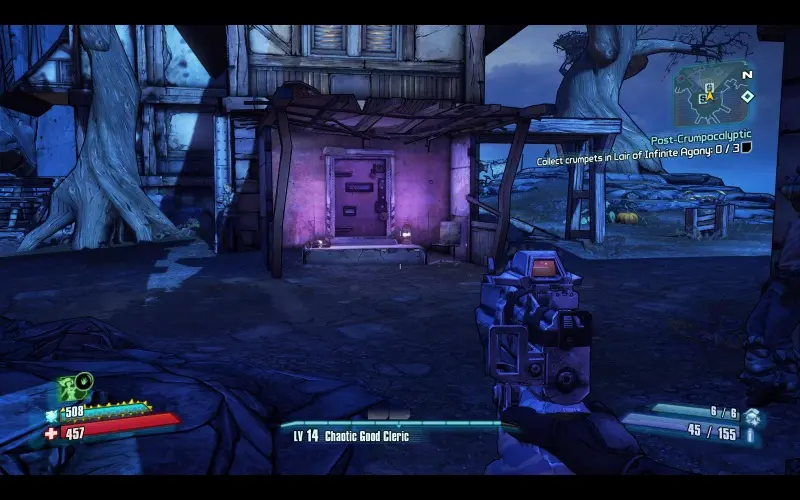Viewport: 800px width, 500px height.
Task: Click the red cross health icon
Action: click(x=51, y=433)
